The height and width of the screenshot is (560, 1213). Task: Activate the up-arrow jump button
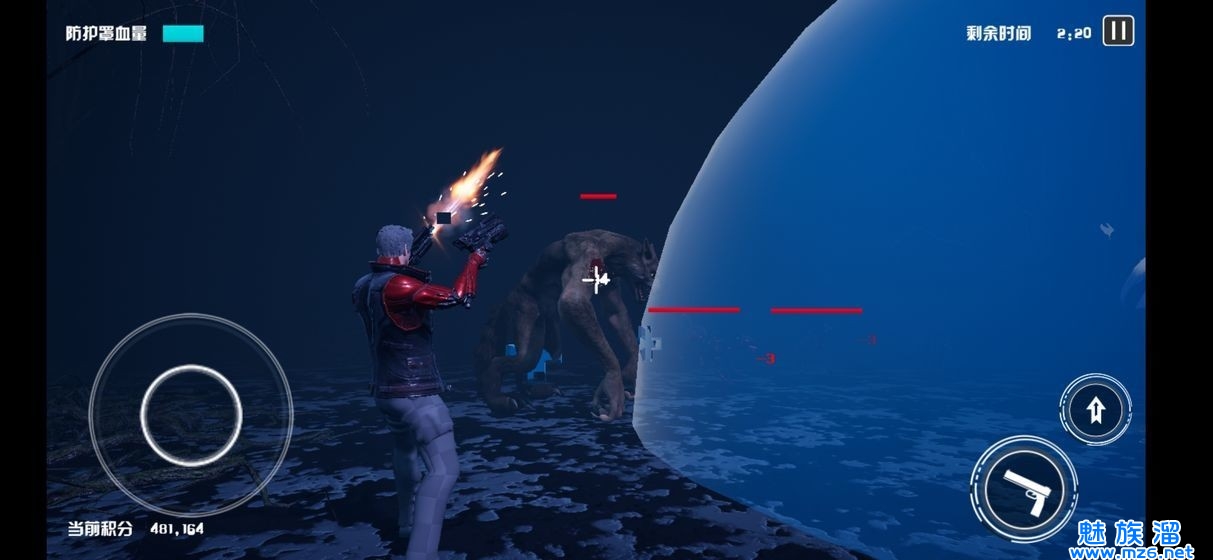[x=1096, y=409]
